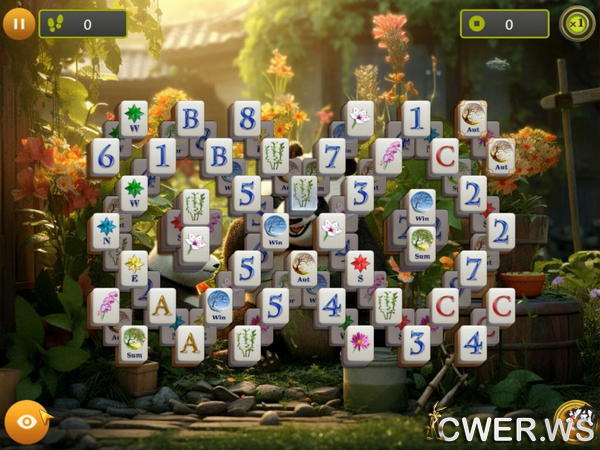This screenshot has height=450, width=600.
Task: Select the yellow flower E tile
Action: click(133, 266)
